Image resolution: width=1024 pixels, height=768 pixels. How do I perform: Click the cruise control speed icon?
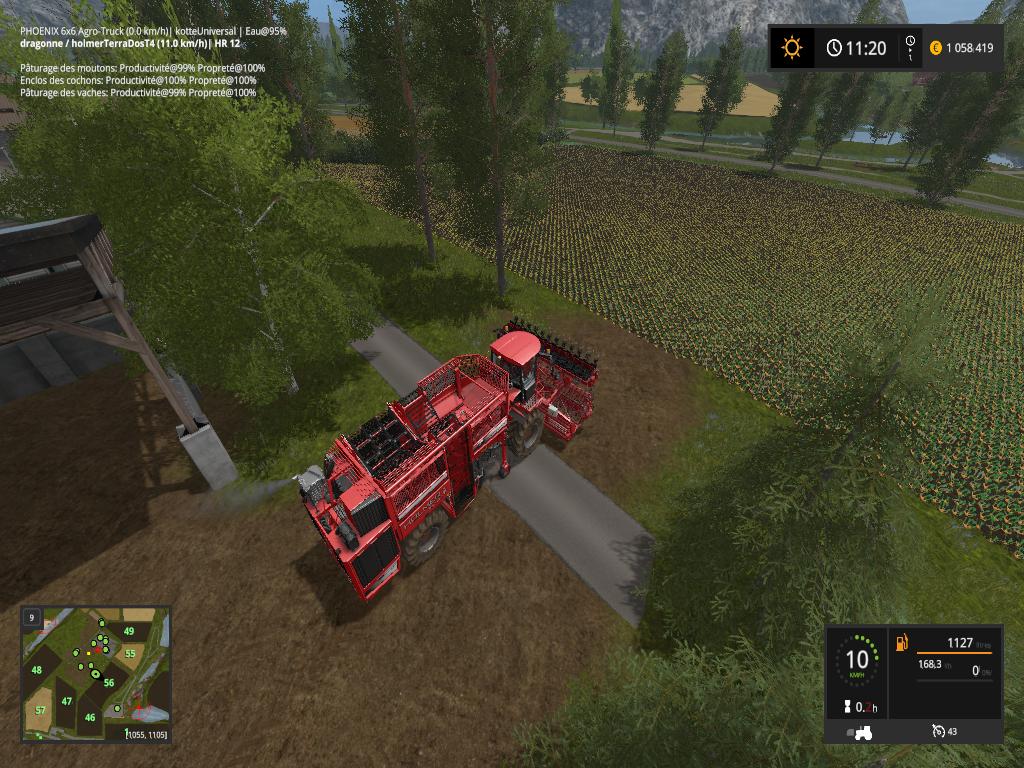[x=937, y=732]
